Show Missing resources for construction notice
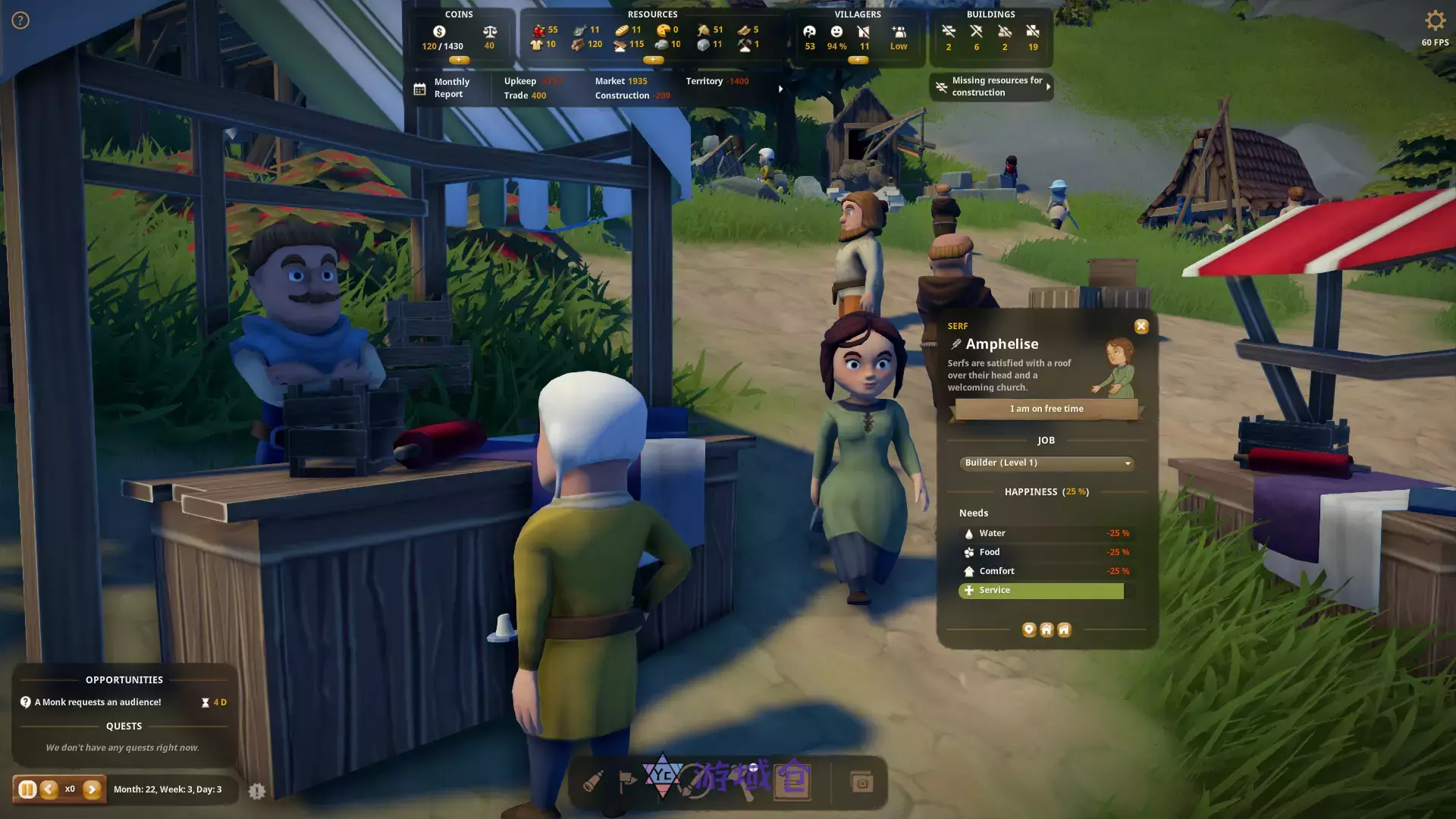 990,86
